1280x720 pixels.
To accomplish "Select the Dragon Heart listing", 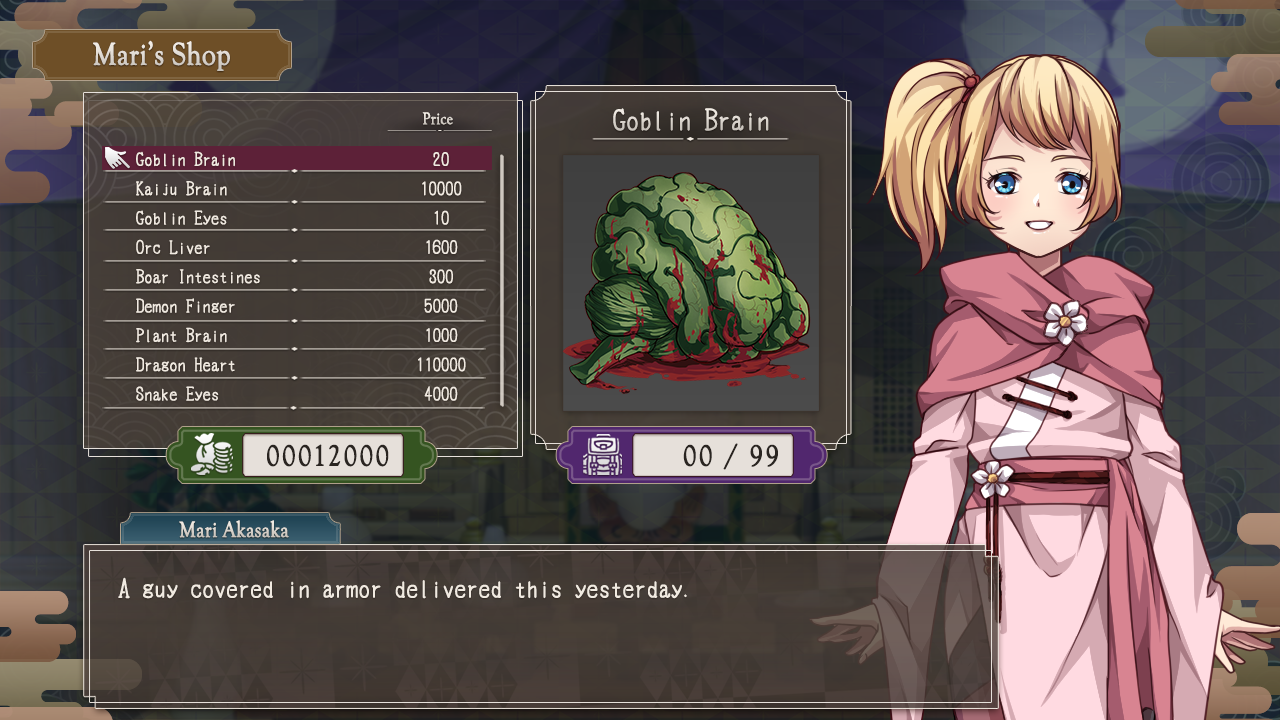I will (297, 365).
